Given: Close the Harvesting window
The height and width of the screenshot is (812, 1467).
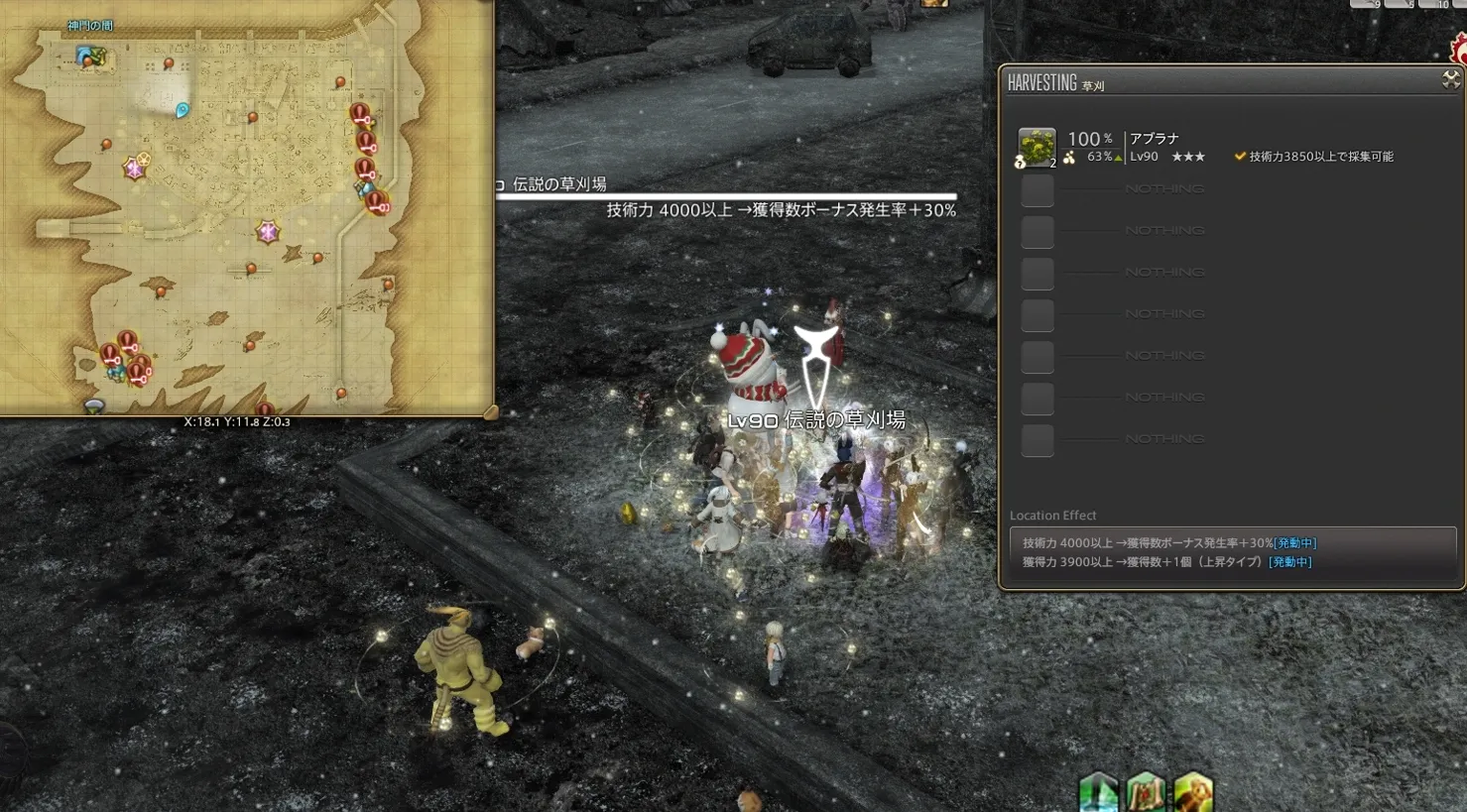Looking at the screenshot, I should 1451,80.
